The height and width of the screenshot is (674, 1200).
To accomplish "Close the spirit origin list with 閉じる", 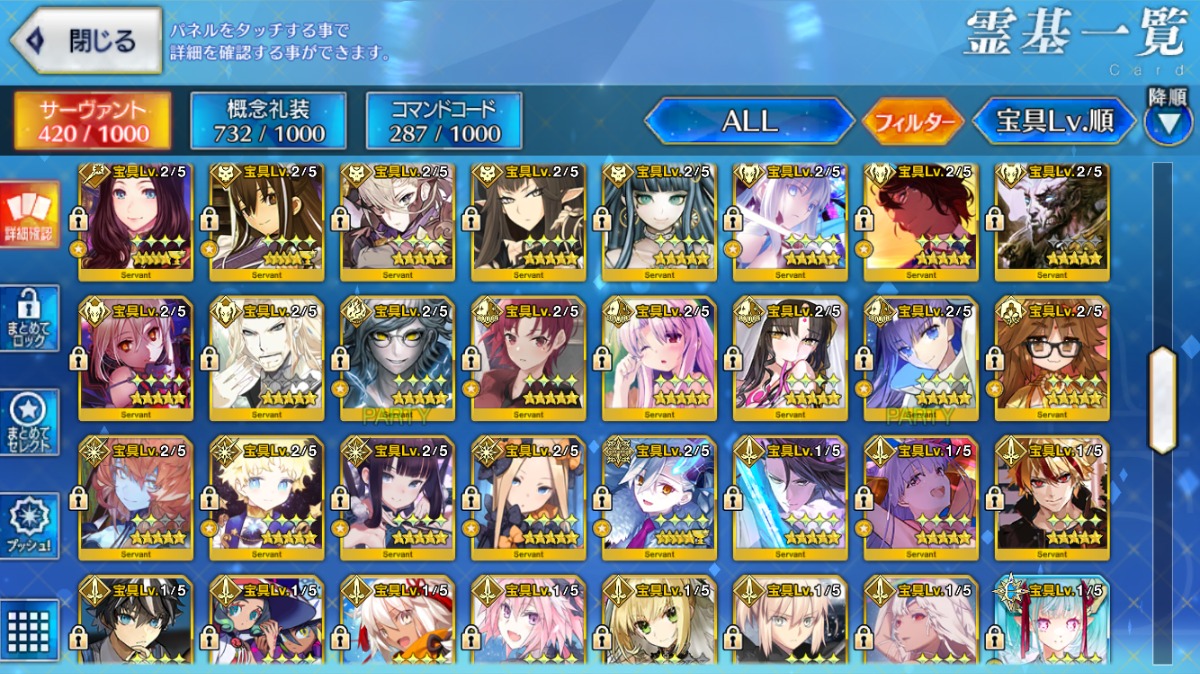I will 86,41.
